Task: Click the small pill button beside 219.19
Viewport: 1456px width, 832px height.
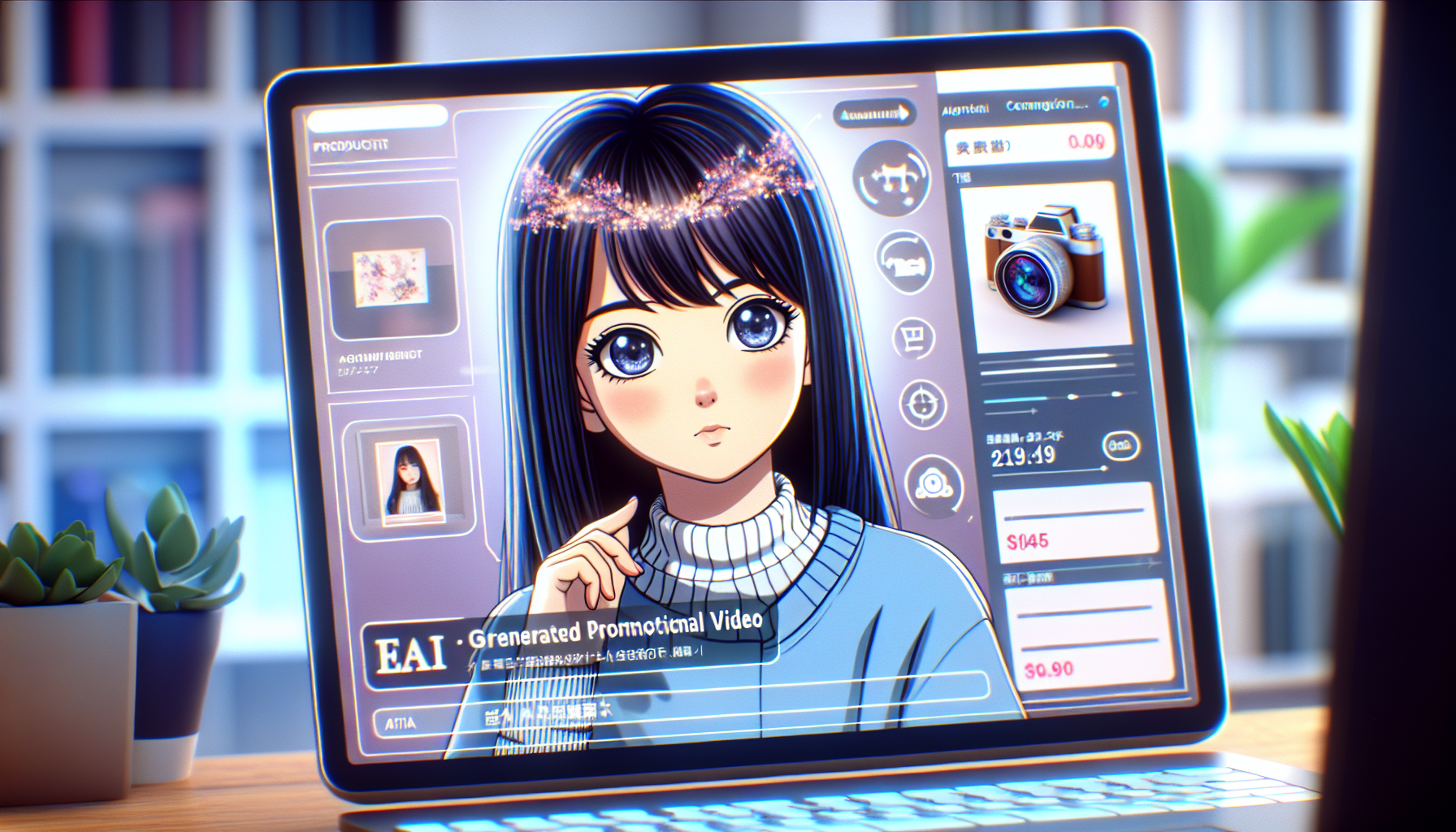Action: 1120,445
